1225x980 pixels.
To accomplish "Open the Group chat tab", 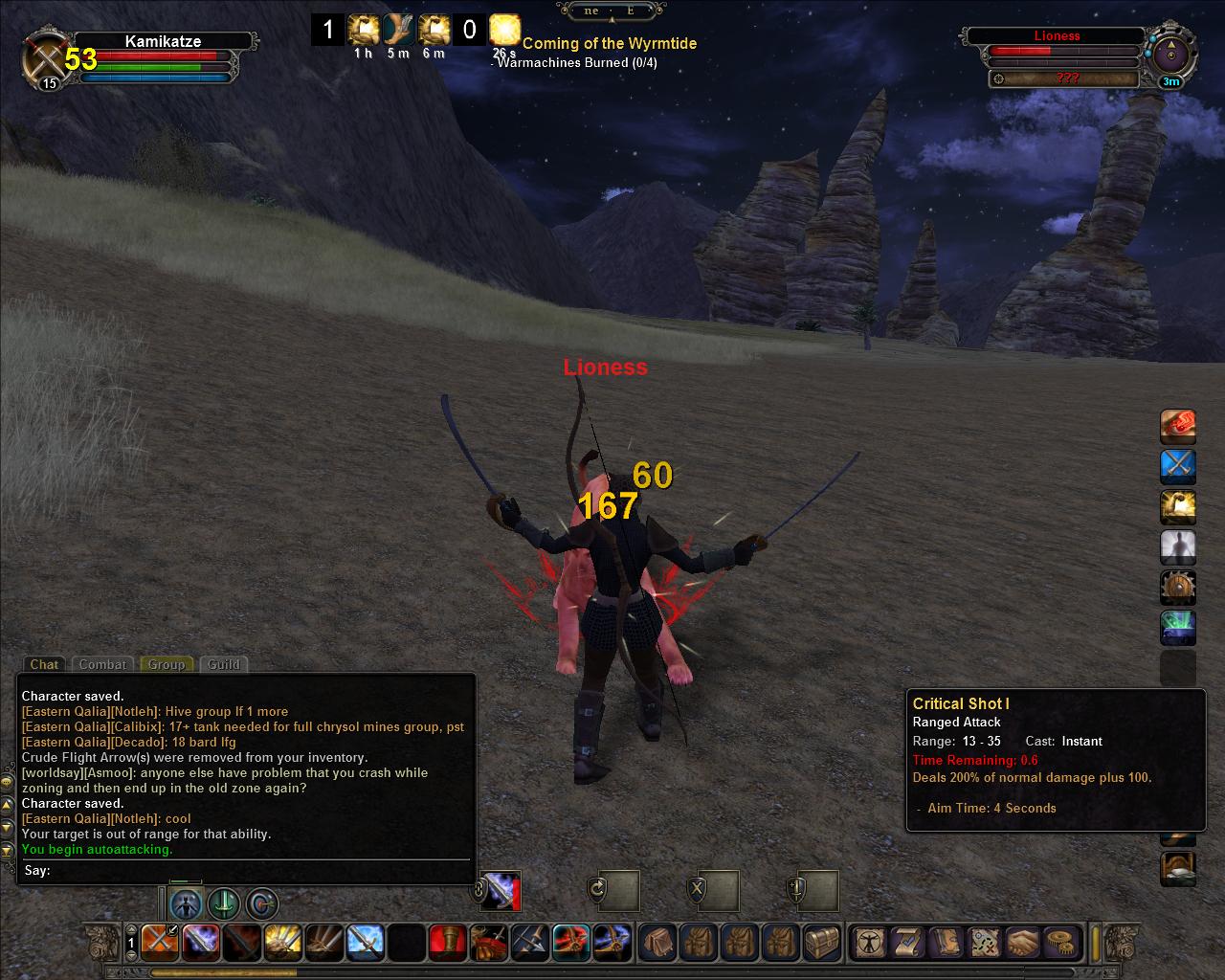I will pyautogui.click(x=167, y=664).
